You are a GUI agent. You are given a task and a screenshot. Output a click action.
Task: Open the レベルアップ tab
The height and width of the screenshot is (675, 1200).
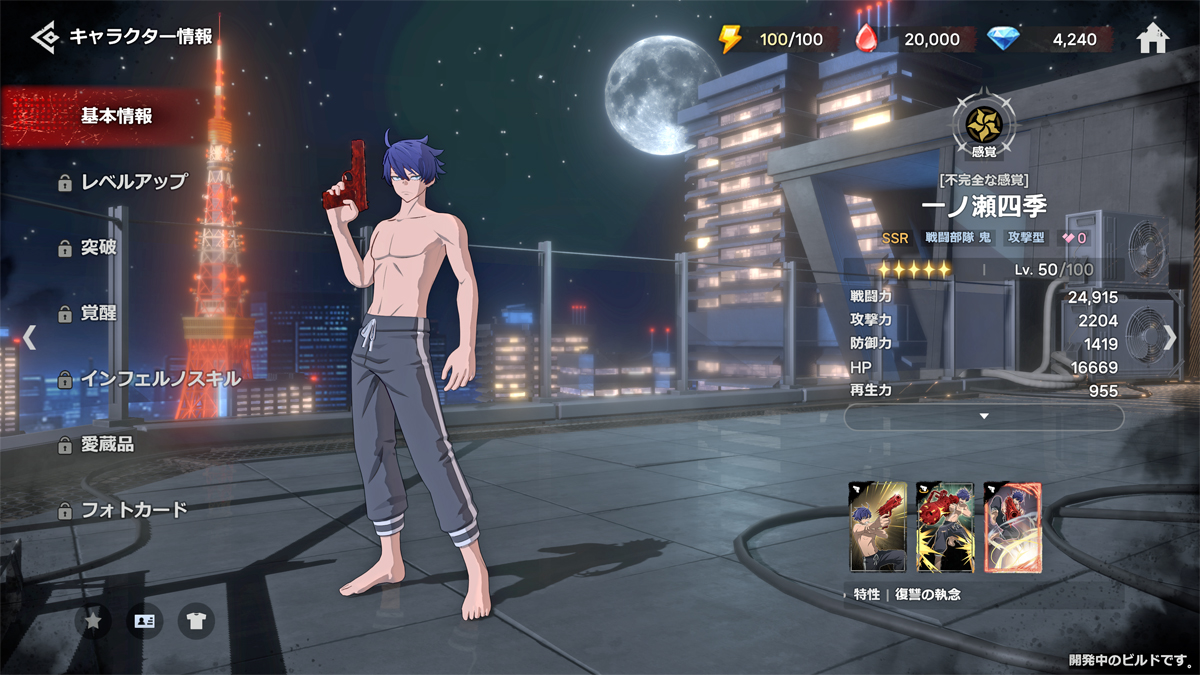tap(133, 182)
